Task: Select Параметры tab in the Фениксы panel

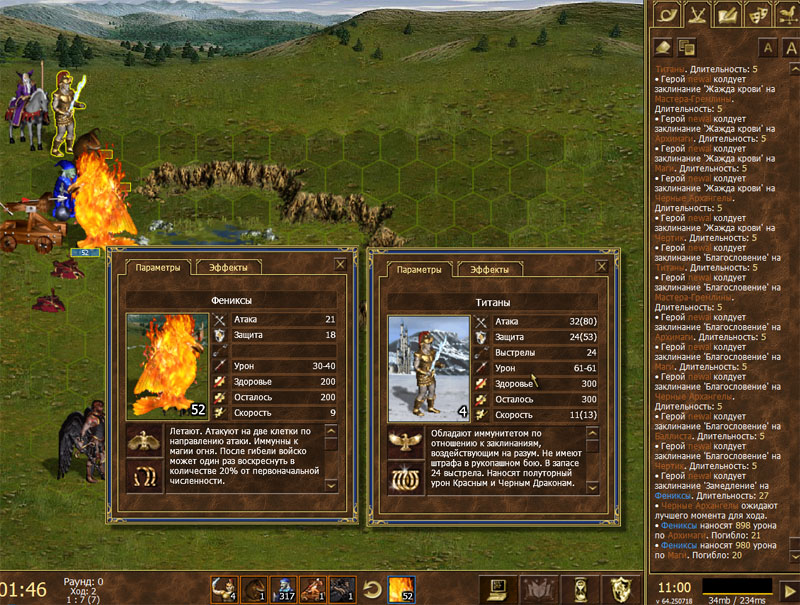Action: click(158, 268)
